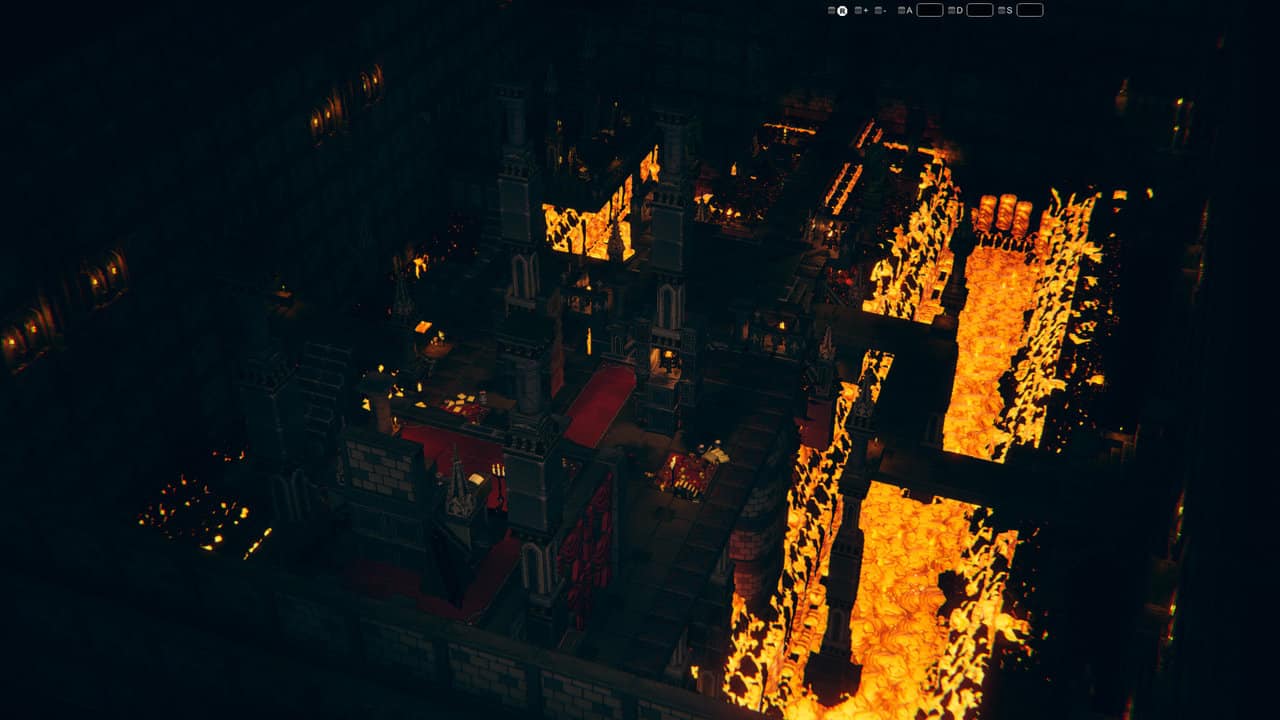Screen dimensions: 1280x720
Task: Select the candelabra near the red carpet
Action: (498, 469)
